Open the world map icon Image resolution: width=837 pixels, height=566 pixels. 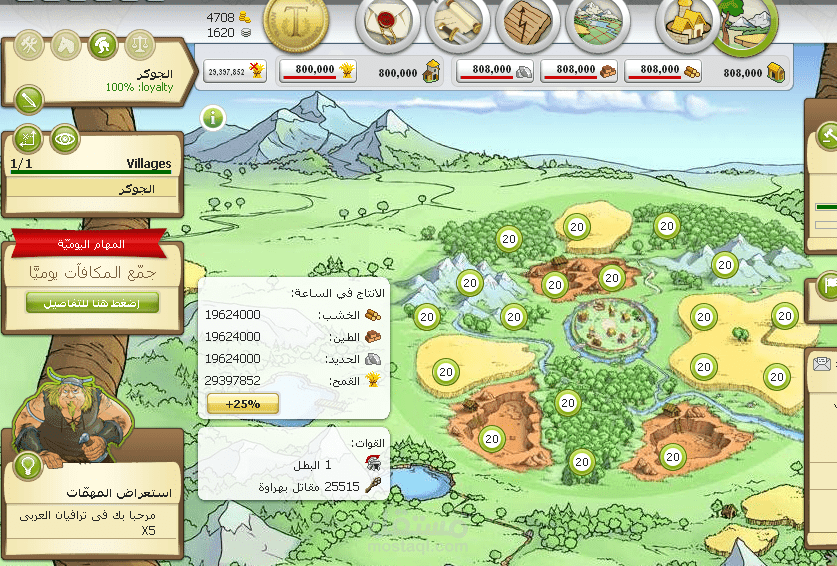click(x=597, y=23)
